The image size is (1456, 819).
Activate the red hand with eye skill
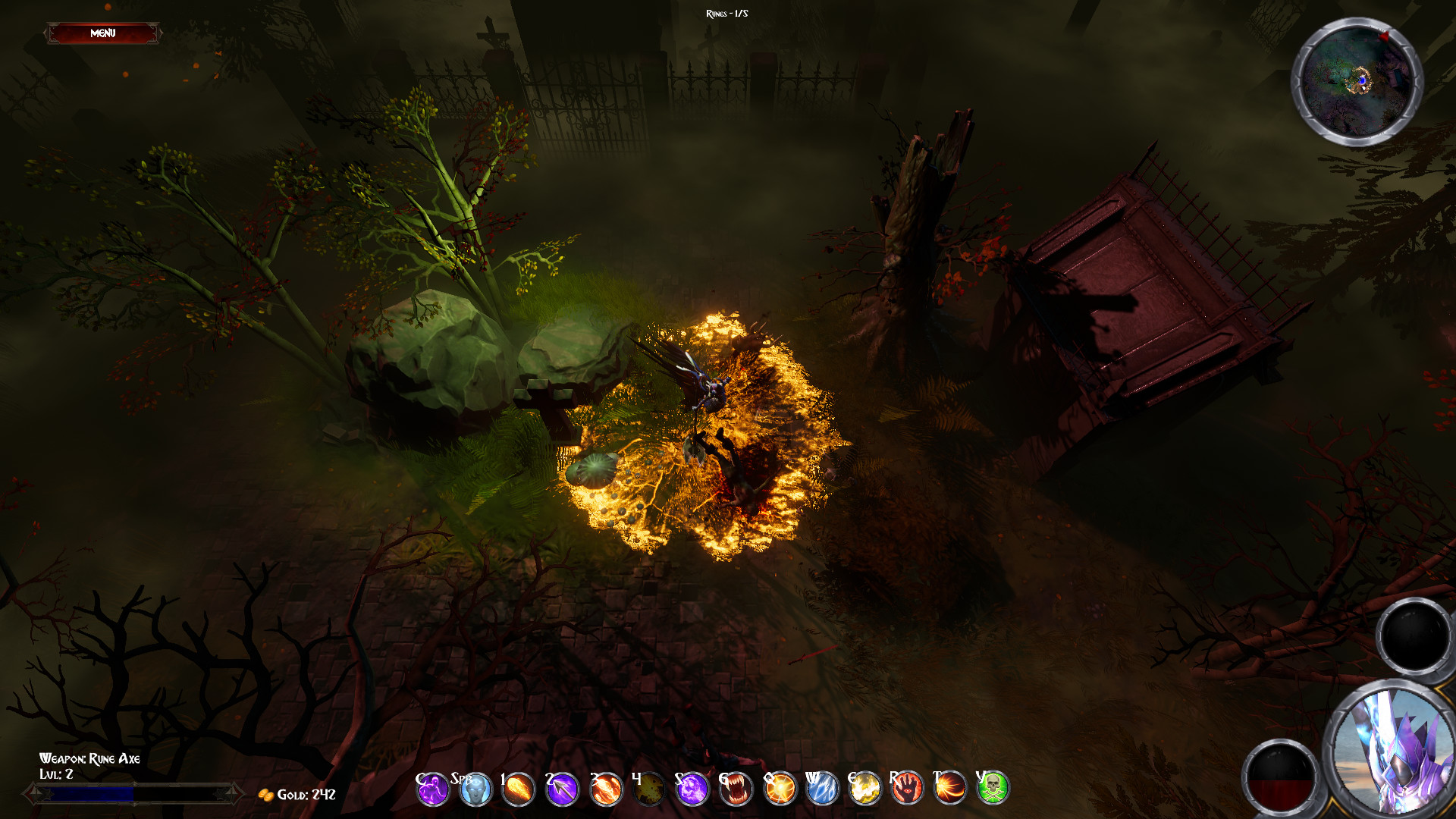[907, 789]
